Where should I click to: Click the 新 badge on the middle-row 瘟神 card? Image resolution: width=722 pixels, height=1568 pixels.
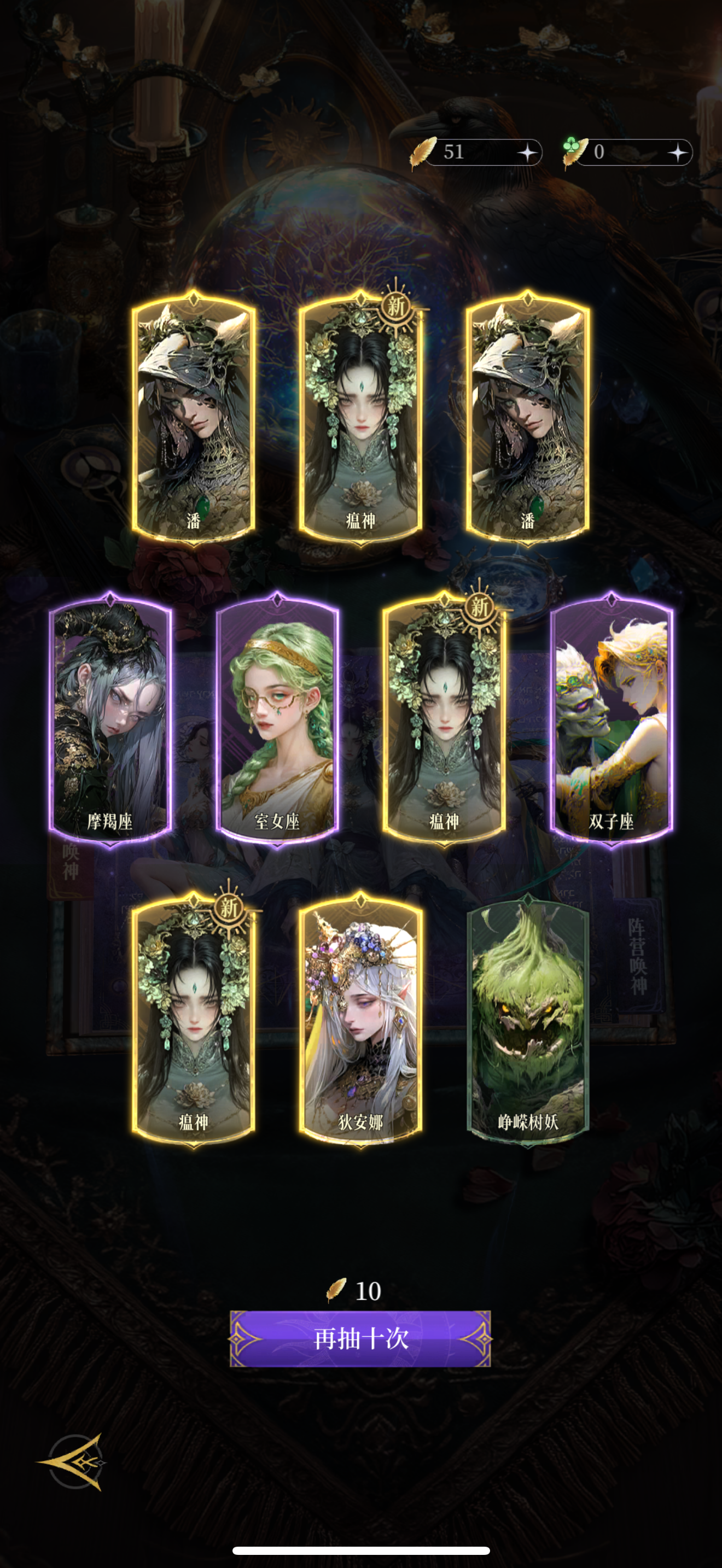click(x=479, y=609)
